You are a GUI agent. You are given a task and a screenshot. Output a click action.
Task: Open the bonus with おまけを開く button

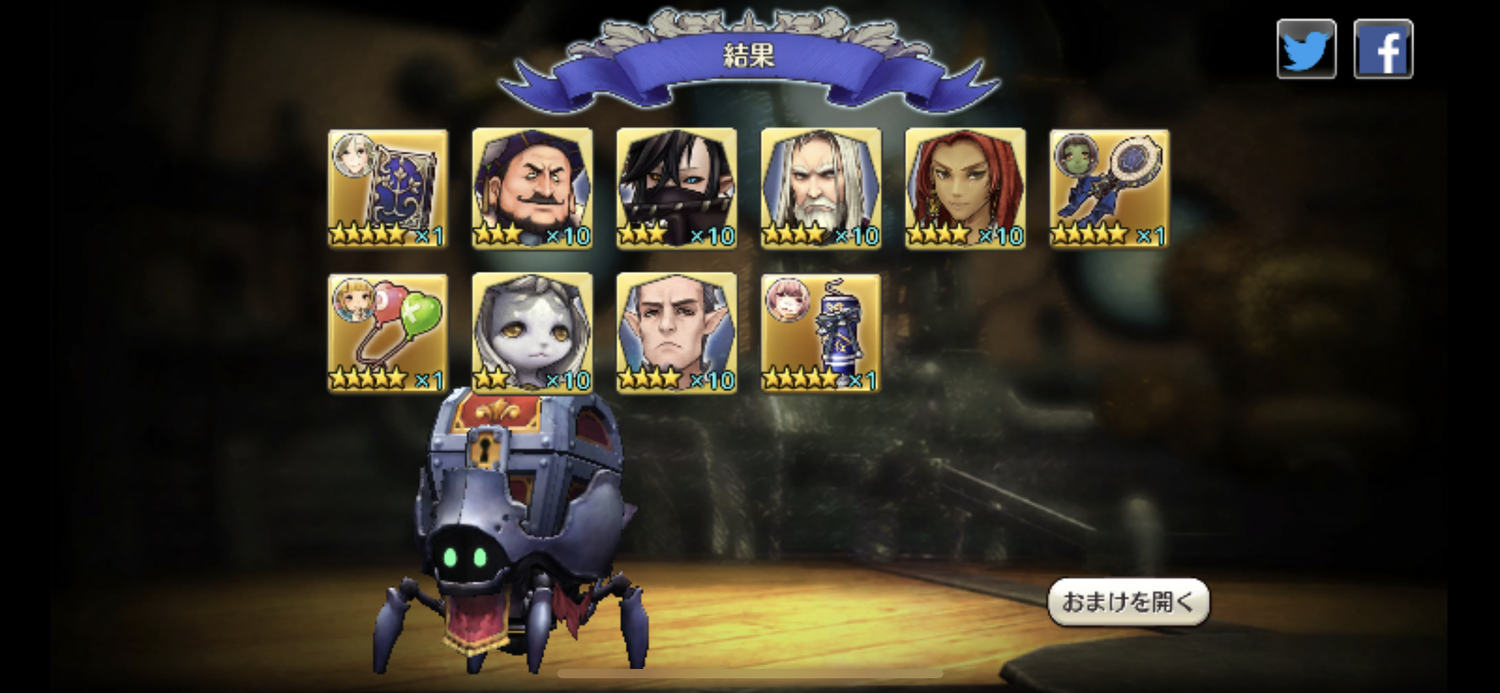click(1128, 602)
